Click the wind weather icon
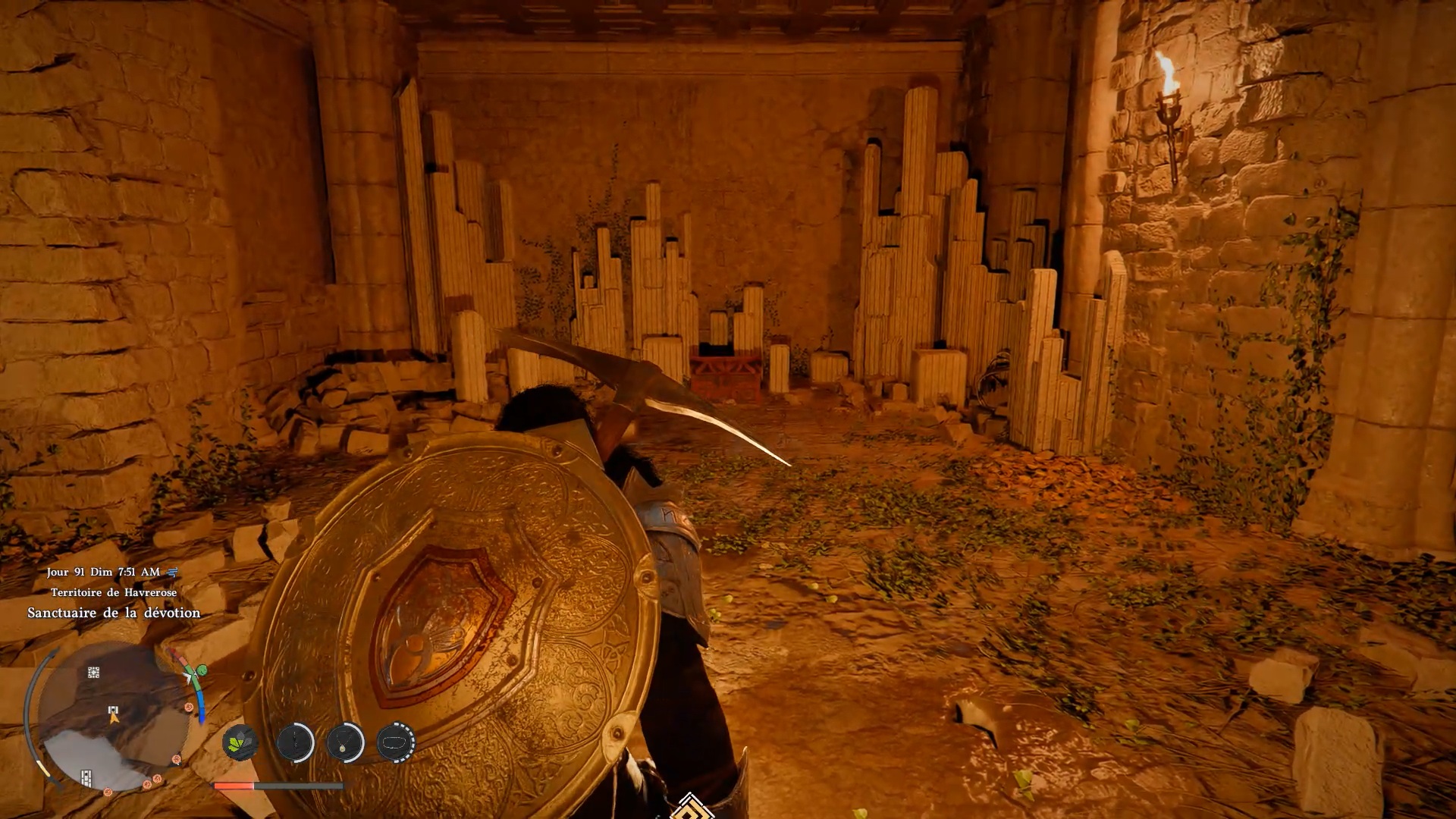1456x819 pixels. (x=172, y=573)
